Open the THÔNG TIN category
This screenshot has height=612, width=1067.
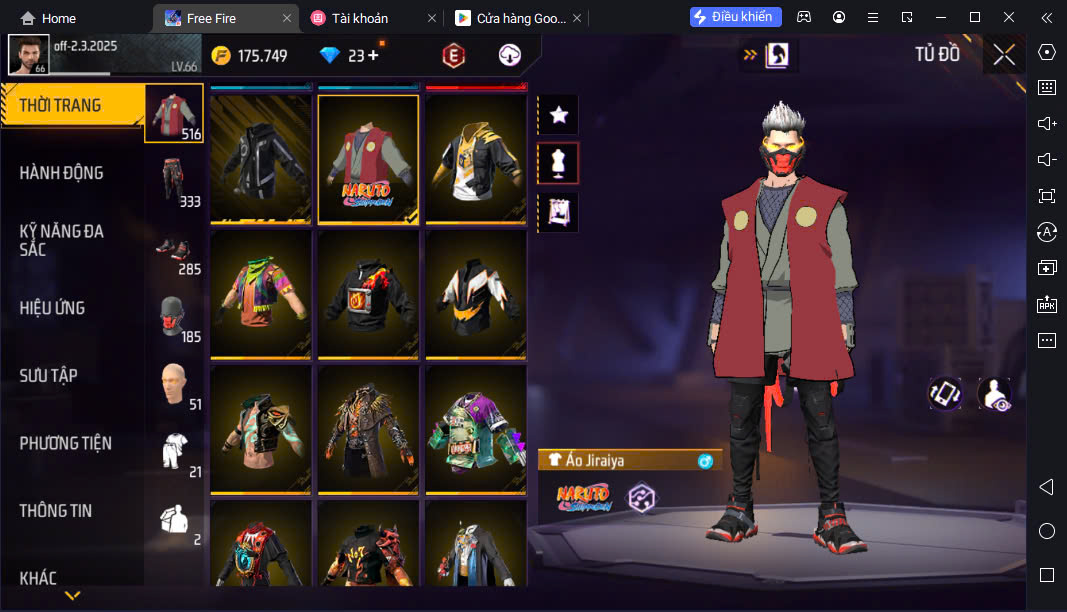[x=56, y=511]
